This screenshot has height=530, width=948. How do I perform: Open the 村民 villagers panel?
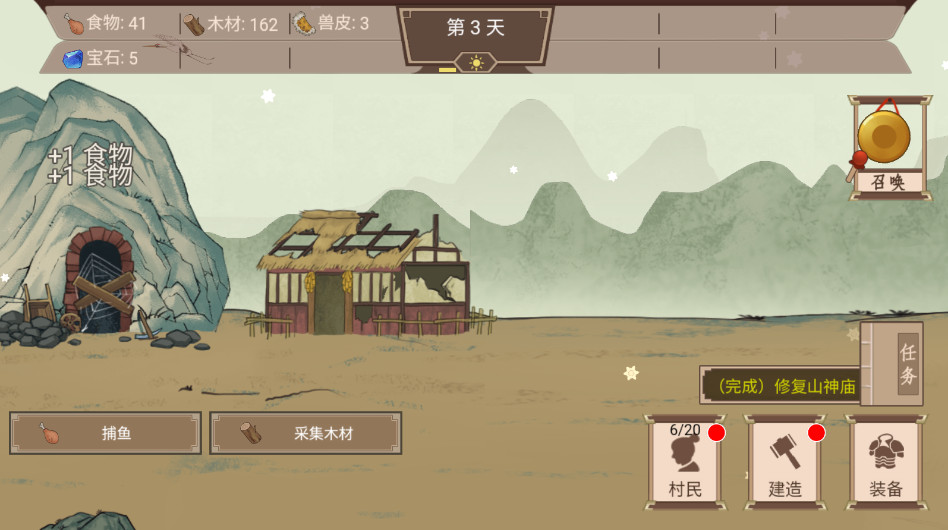coord(685,463)
